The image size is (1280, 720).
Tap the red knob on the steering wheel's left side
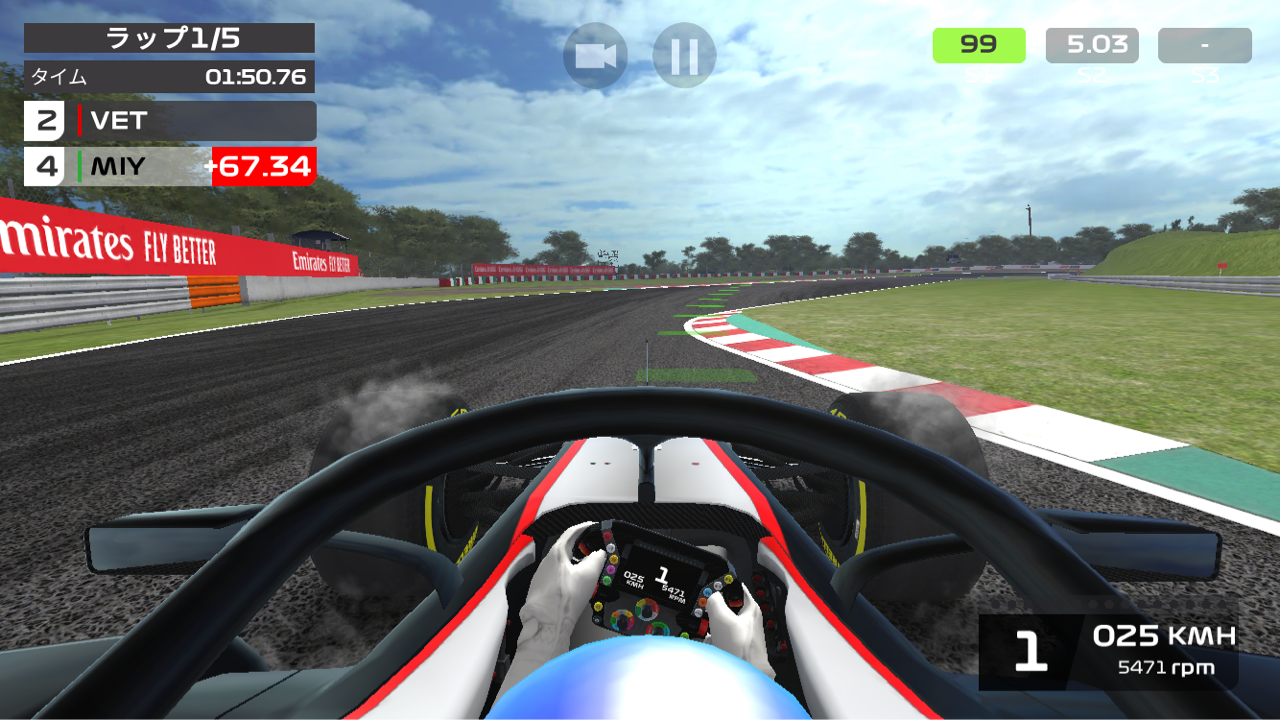click(x=606, y=536)
